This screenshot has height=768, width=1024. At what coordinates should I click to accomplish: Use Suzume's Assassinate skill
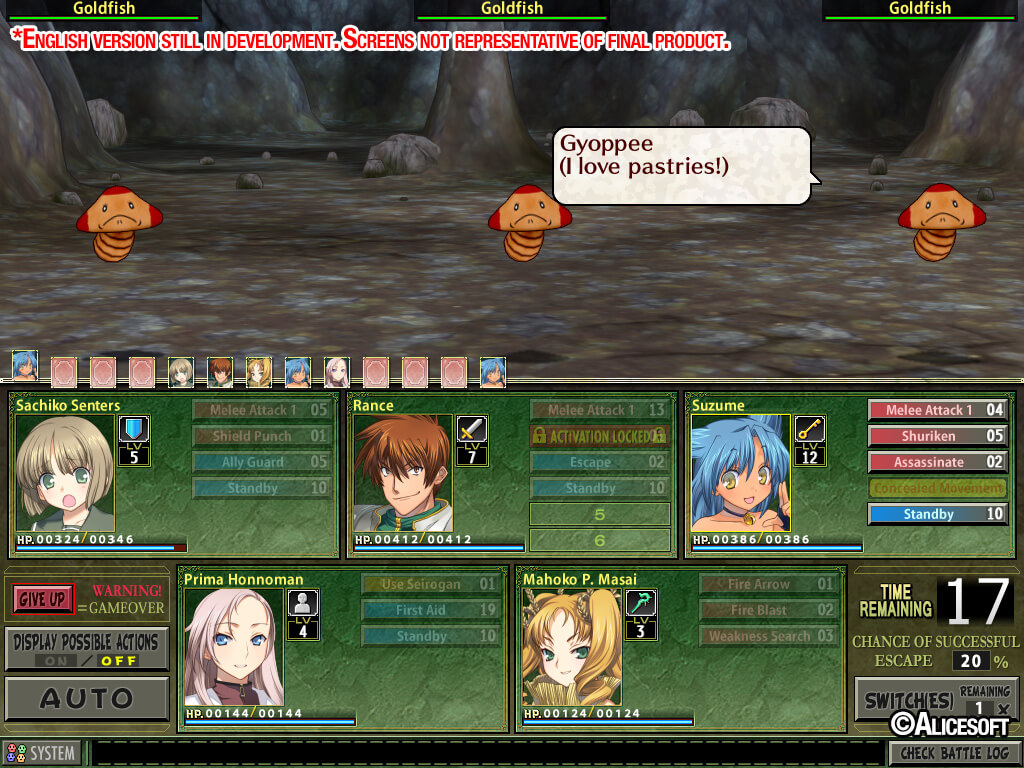pos(936,462)
